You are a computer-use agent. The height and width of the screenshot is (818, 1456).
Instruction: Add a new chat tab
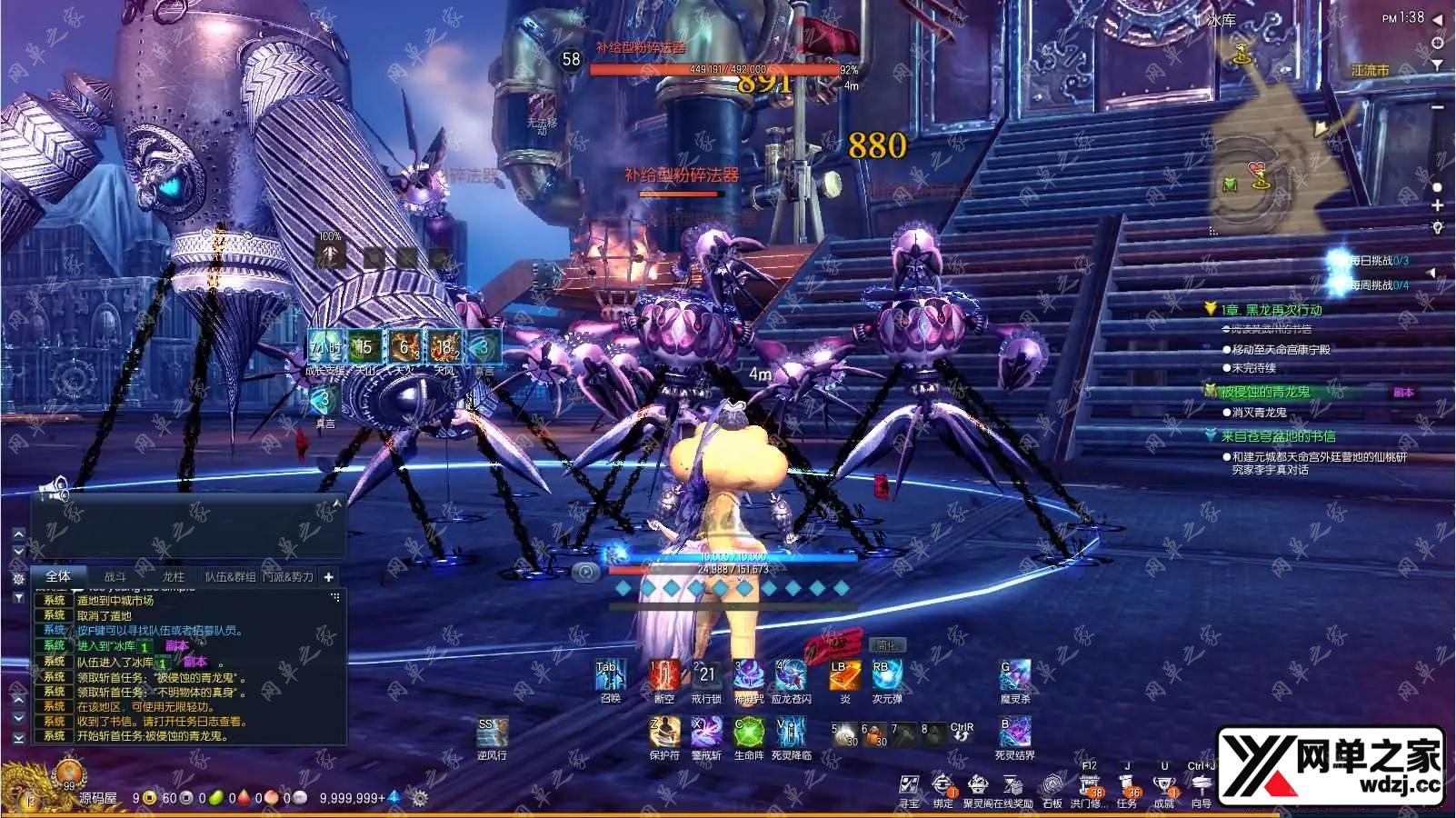[x=328, y=576]
